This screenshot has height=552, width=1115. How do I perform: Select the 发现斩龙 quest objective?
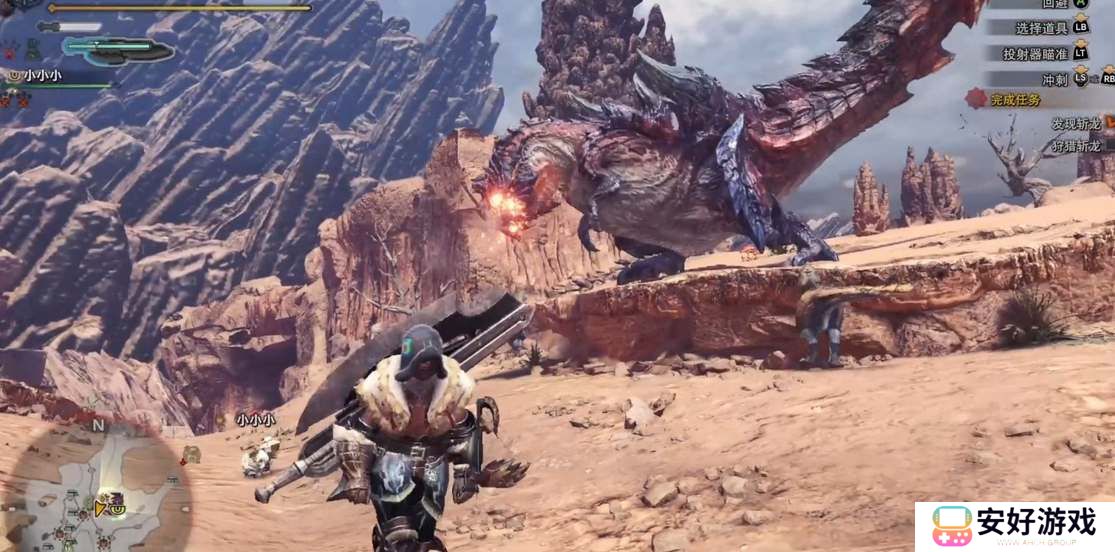point(1075,123)
